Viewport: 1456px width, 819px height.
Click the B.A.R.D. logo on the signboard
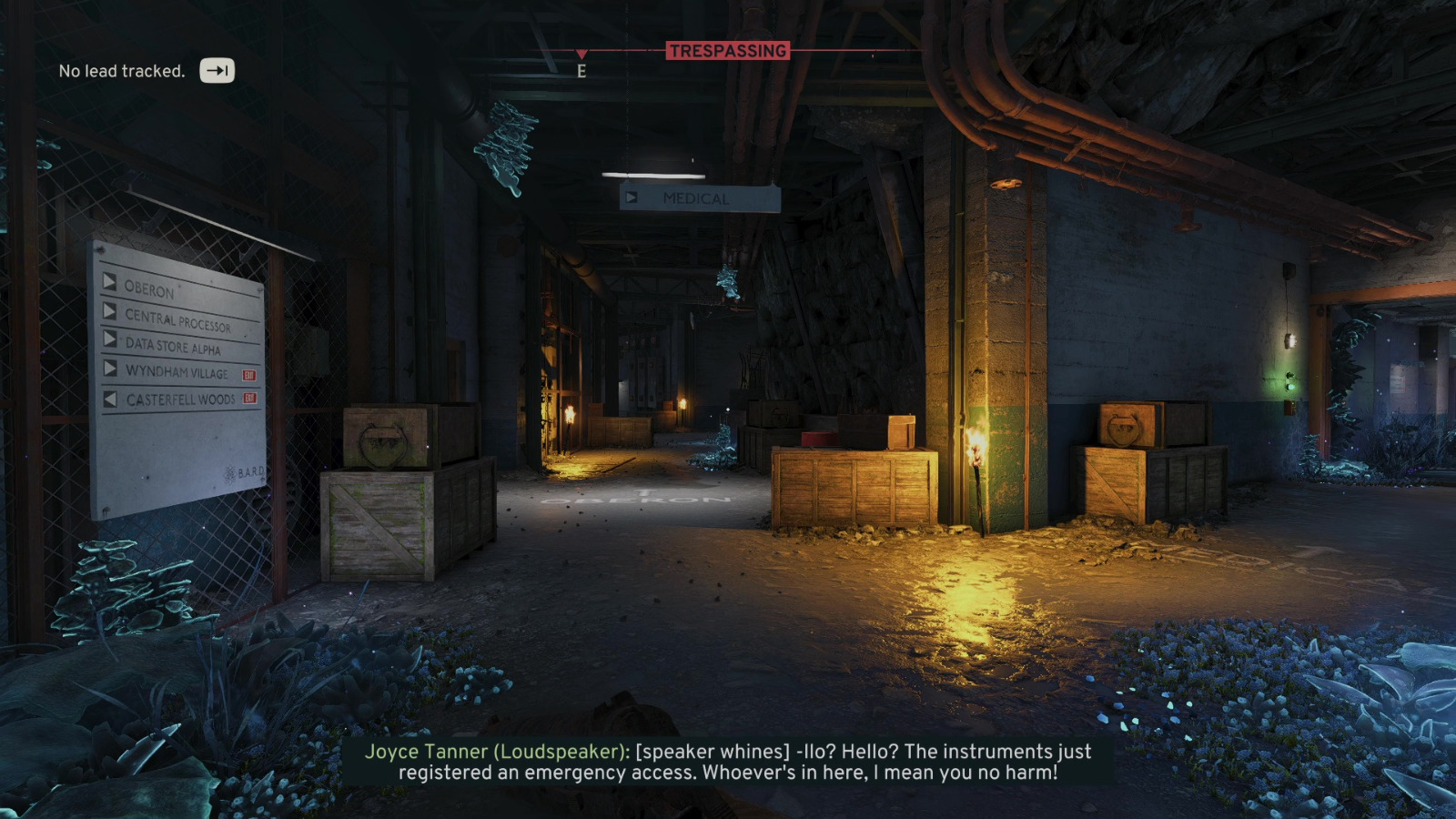click(x=244, y=471)
